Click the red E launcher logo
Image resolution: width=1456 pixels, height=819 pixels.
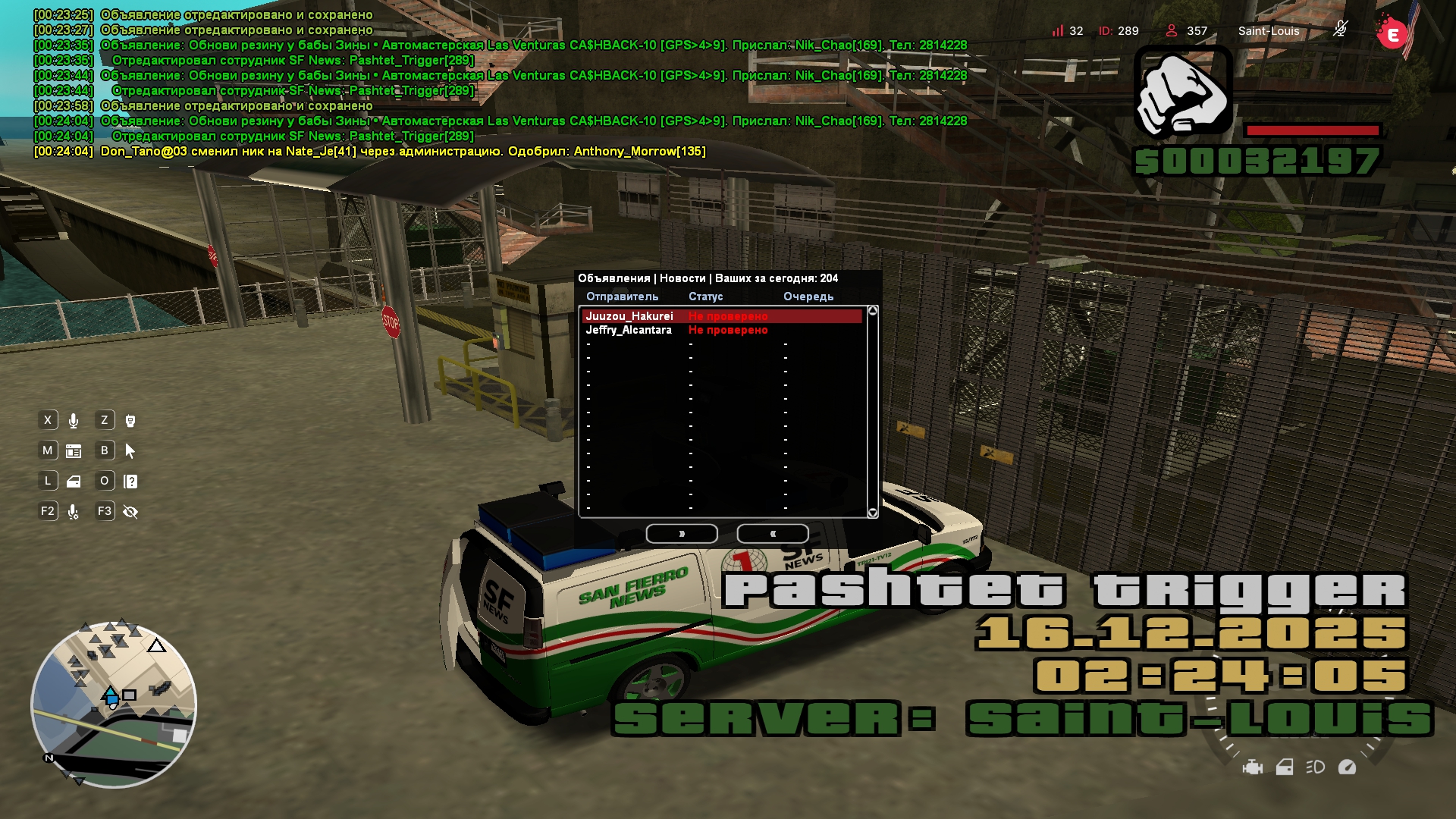pyautogui.click(x=1392, y=34)
